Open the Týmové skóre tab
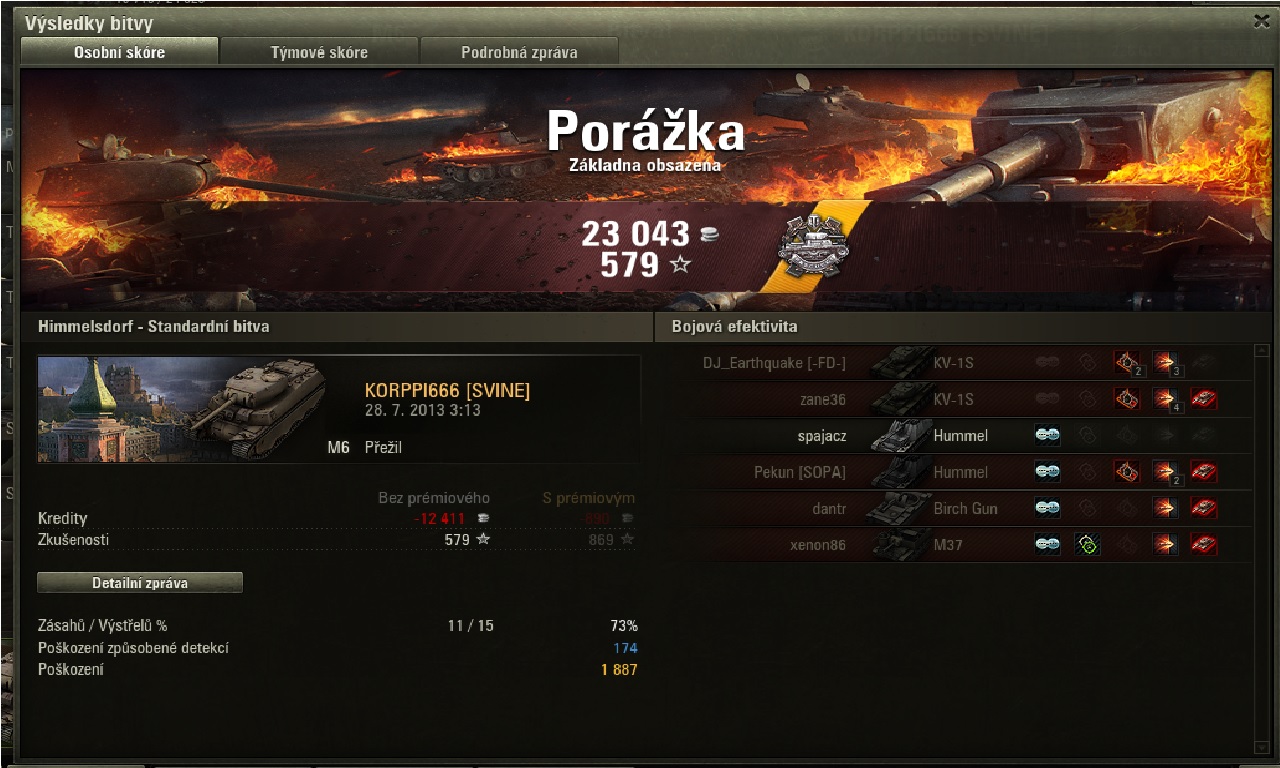This screenshot has width=1280, height=768. coord(319,52)
